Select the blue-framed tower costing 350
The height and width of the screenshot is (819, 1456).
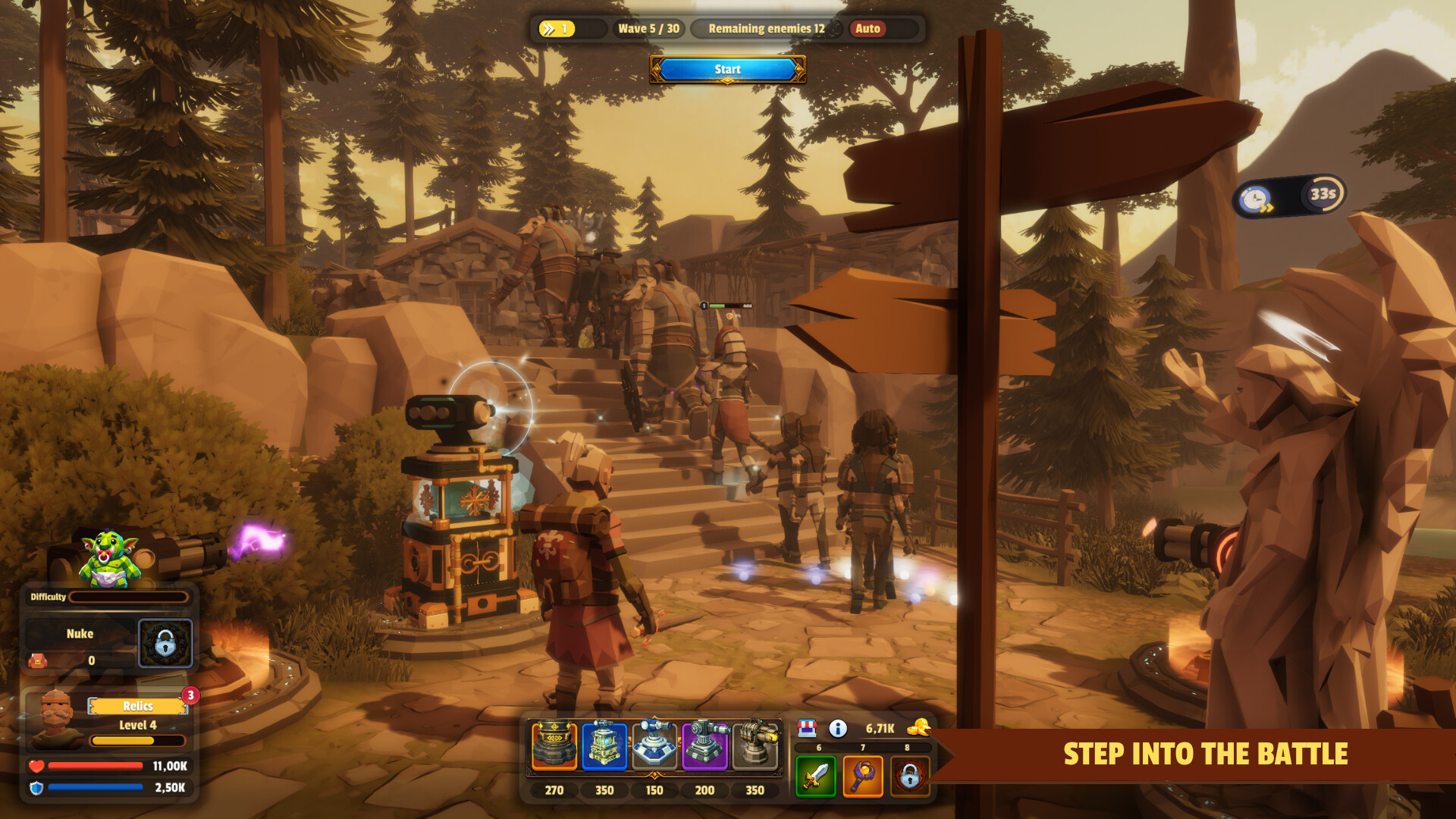pyautogui.click(x=604, y=745)
